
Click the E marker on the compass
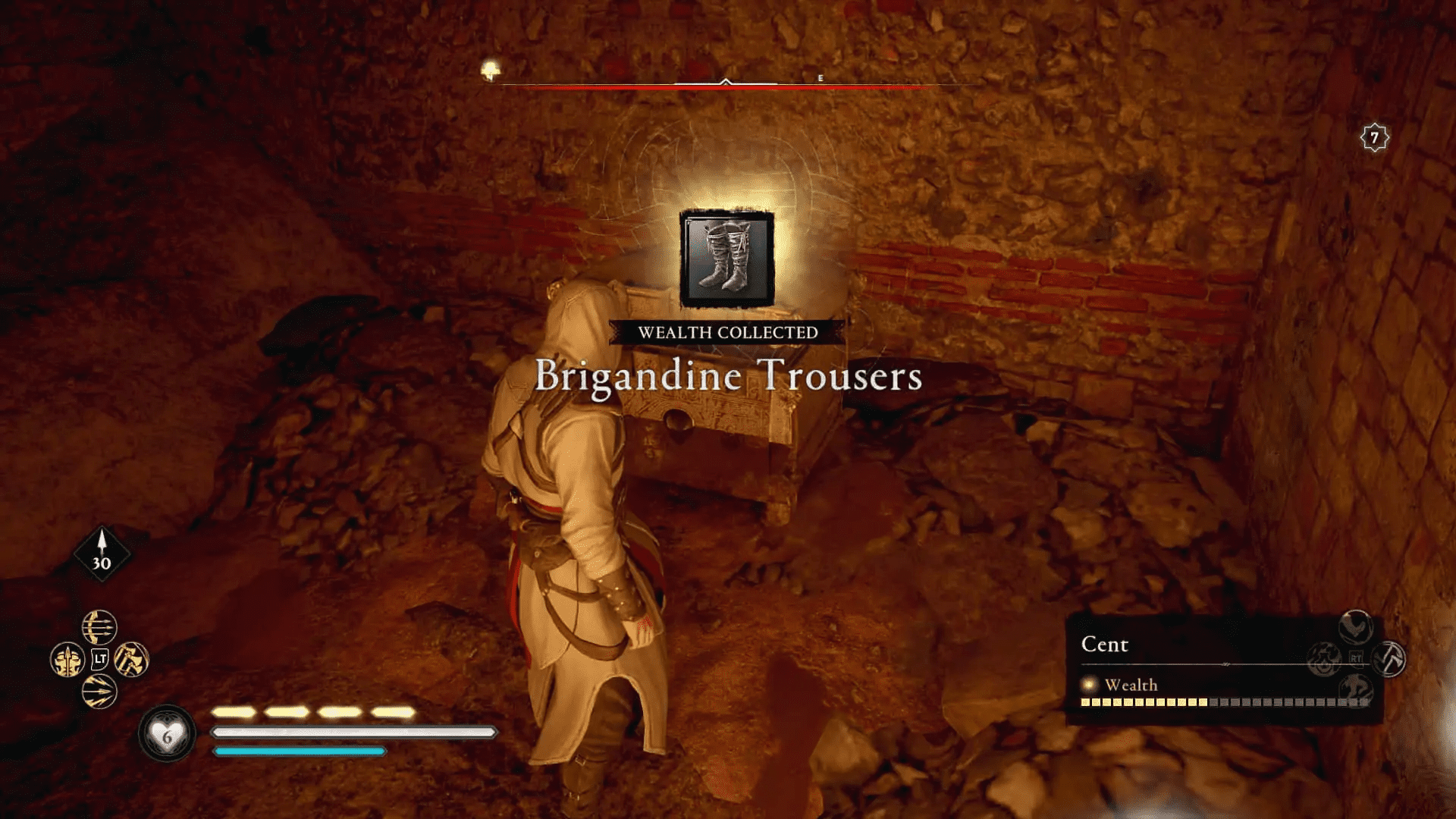(819, 77)
